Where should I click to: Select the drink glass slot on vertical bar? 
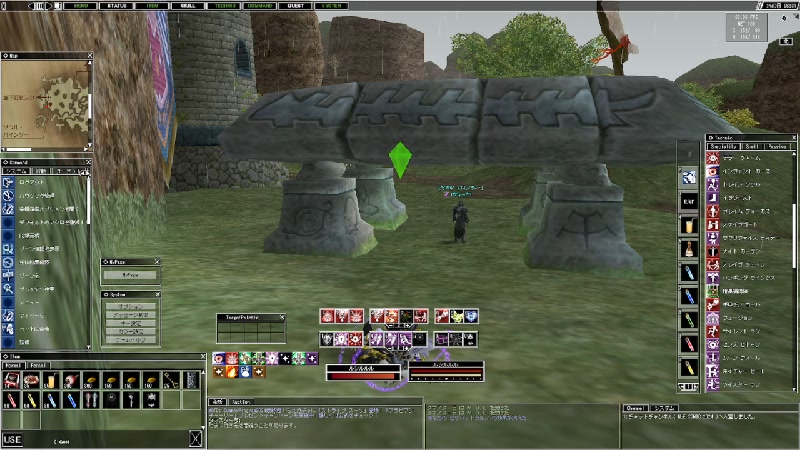[688, 224]
